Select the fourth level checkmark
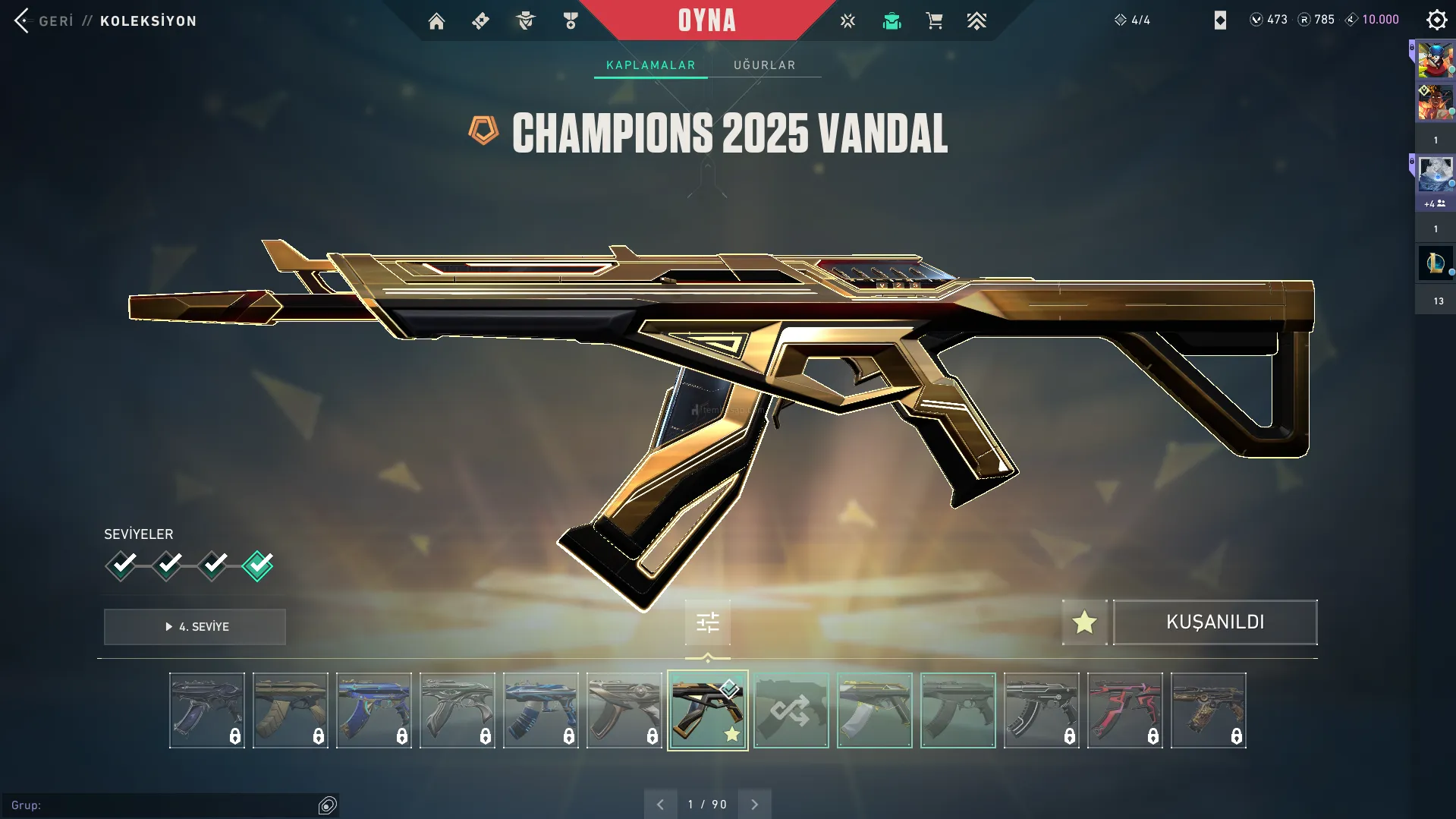 coord(258,565)
